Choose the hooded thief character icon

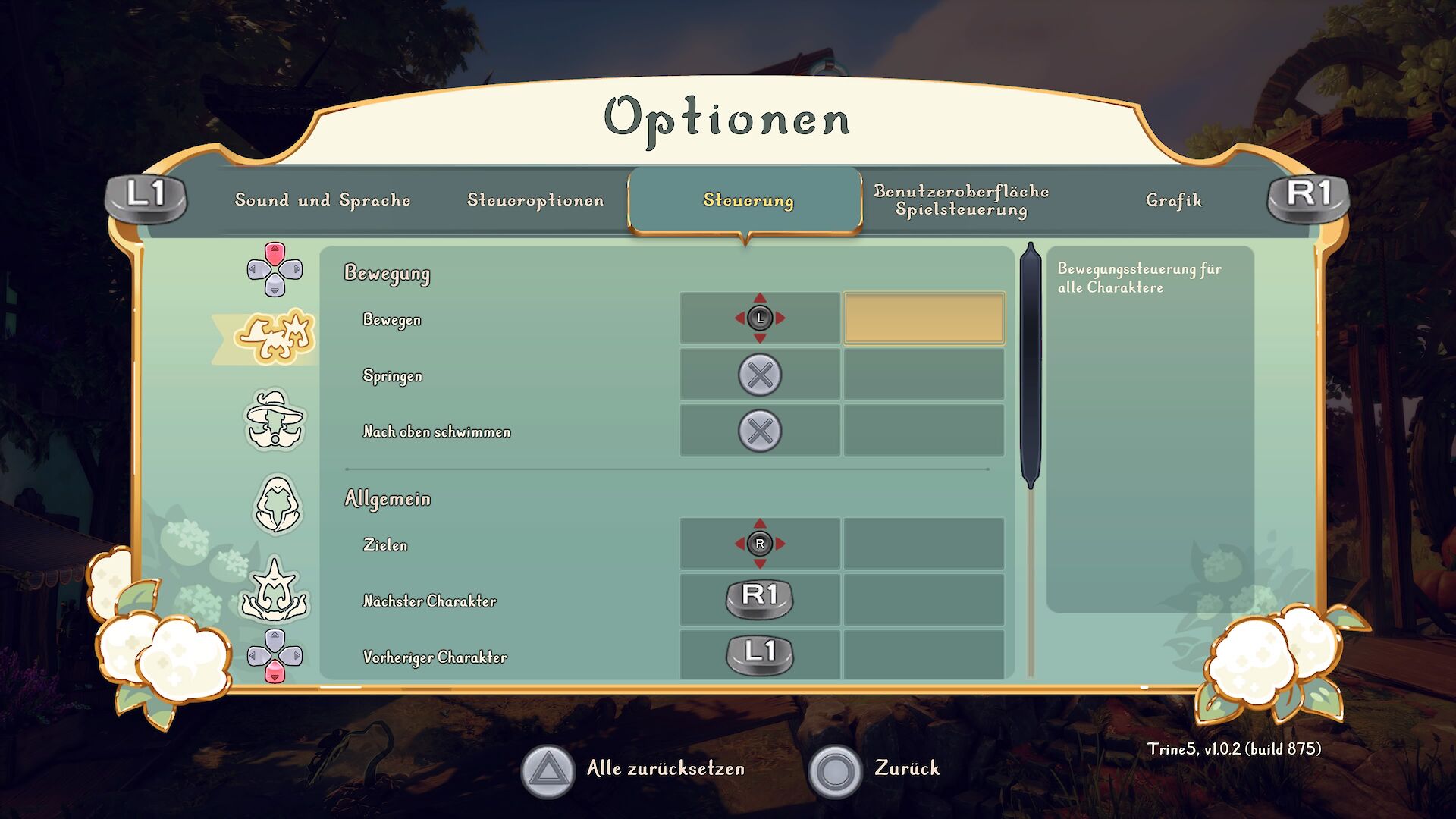pyautogui.click(x=277, y=504)
